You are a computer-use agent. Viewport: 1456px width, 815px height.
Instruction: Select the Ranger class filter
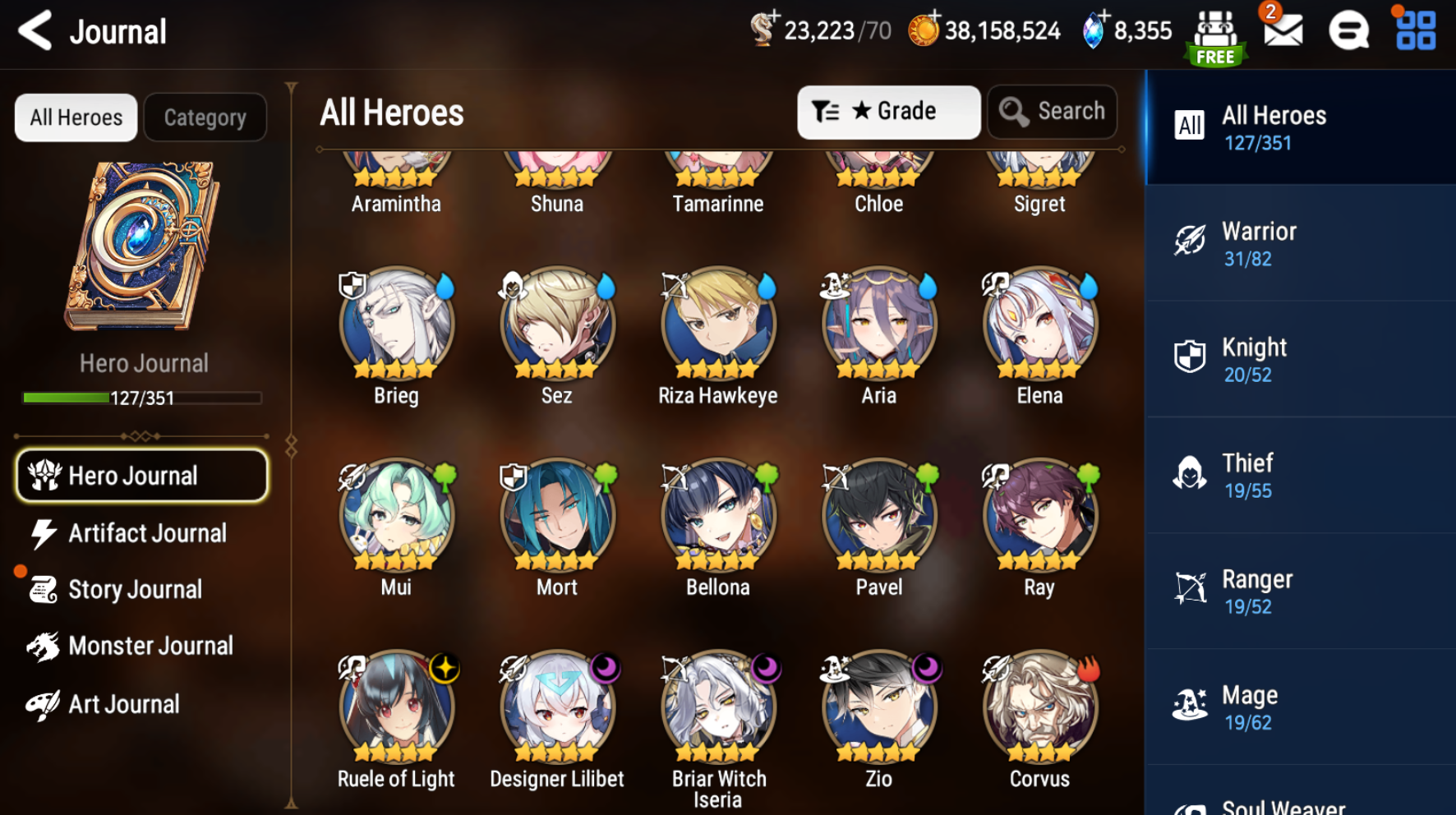click(1298, 592)
